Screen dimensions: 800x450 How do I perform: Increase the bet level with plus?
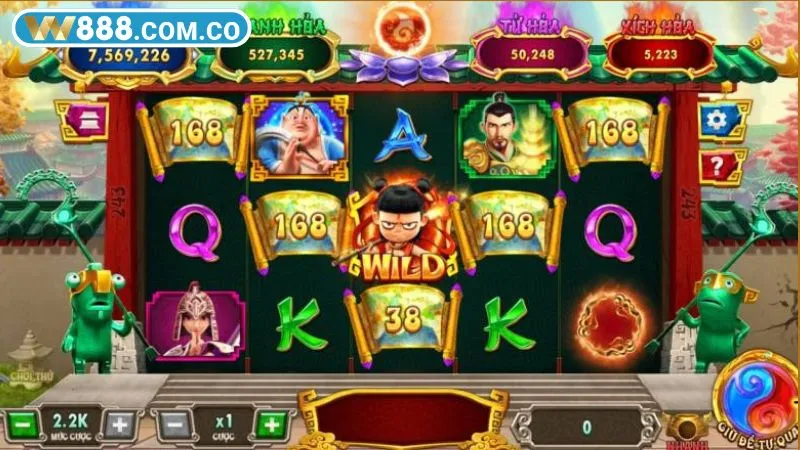tap(119, 424)
